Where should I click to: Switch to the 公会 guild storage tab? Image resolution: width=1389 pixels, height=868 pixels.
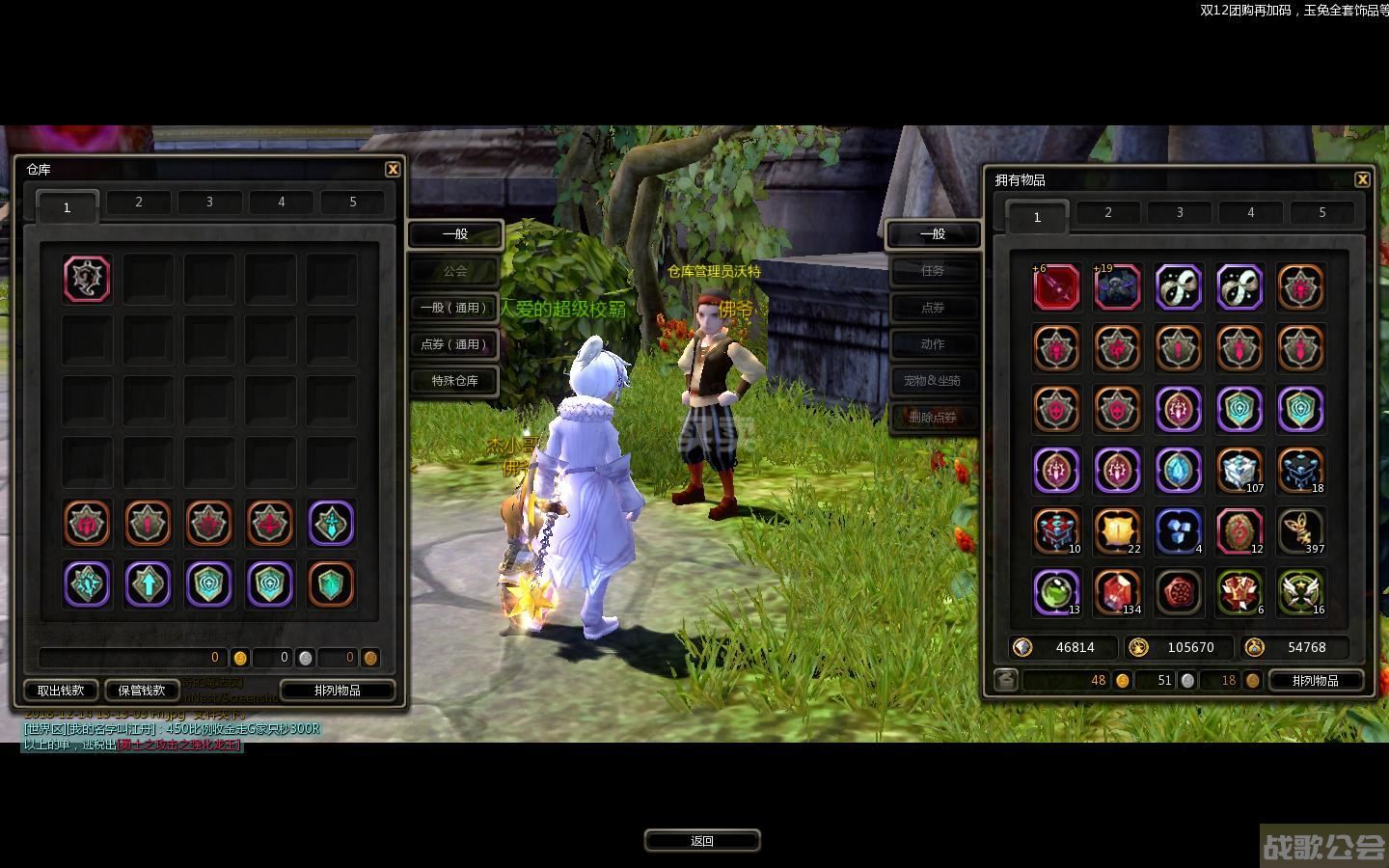point(455,271)
